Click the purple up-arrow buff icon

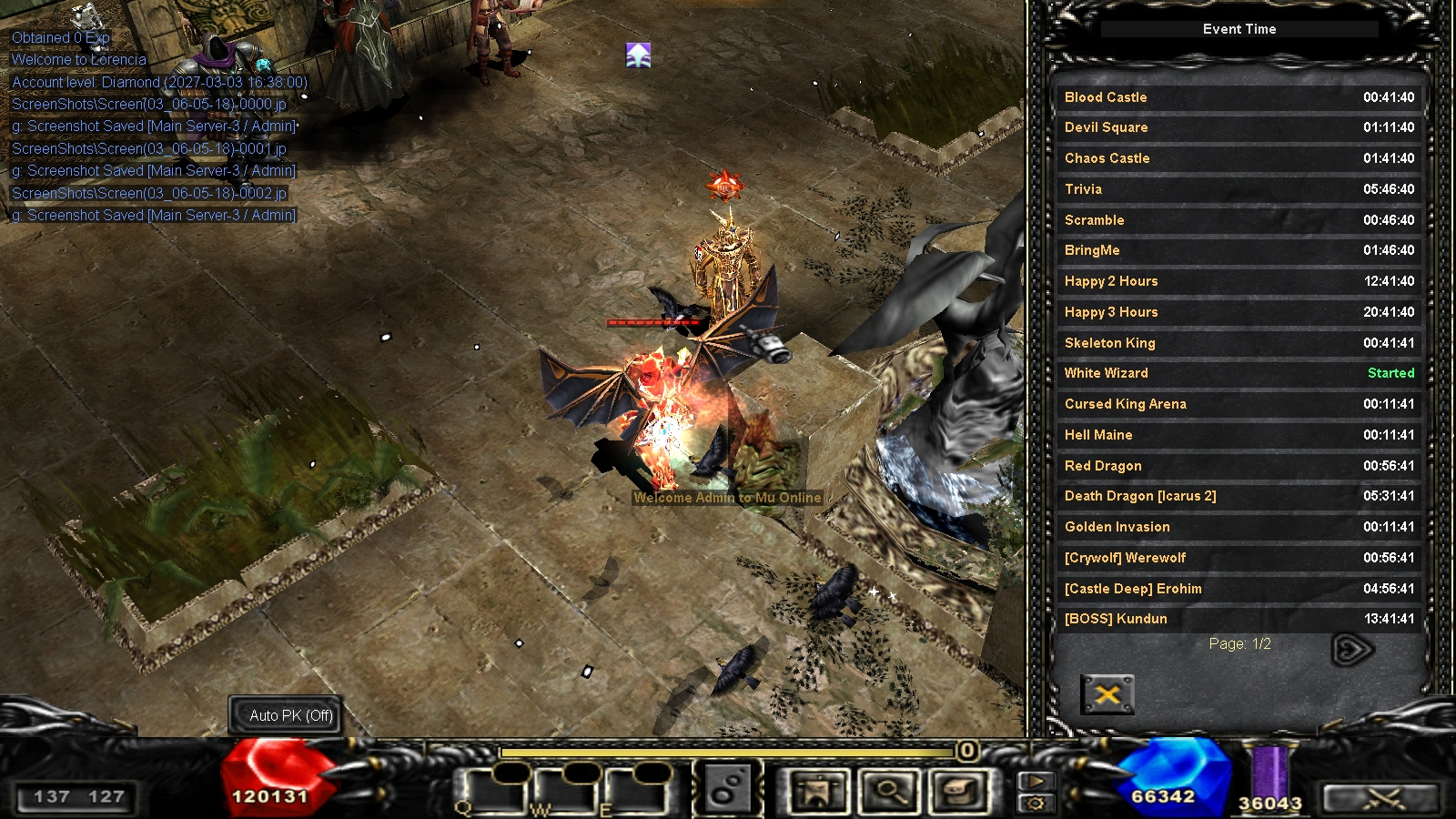pyautogui.click(x=639, y=56)
